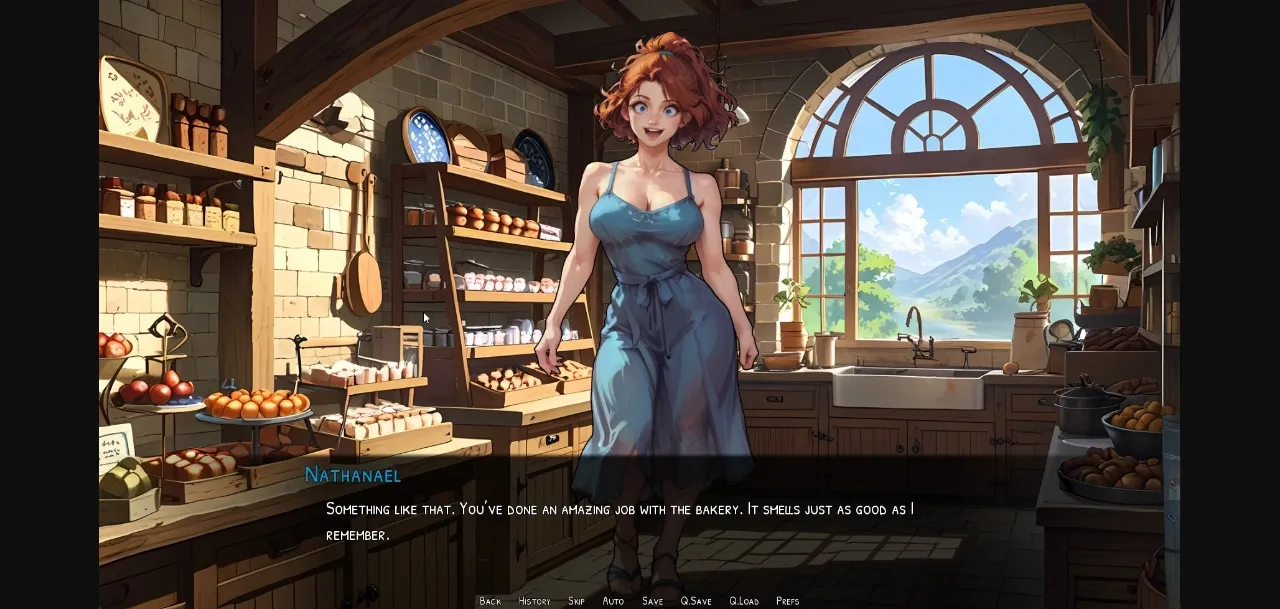Open the Prefs settings menu

pos(788,601)
